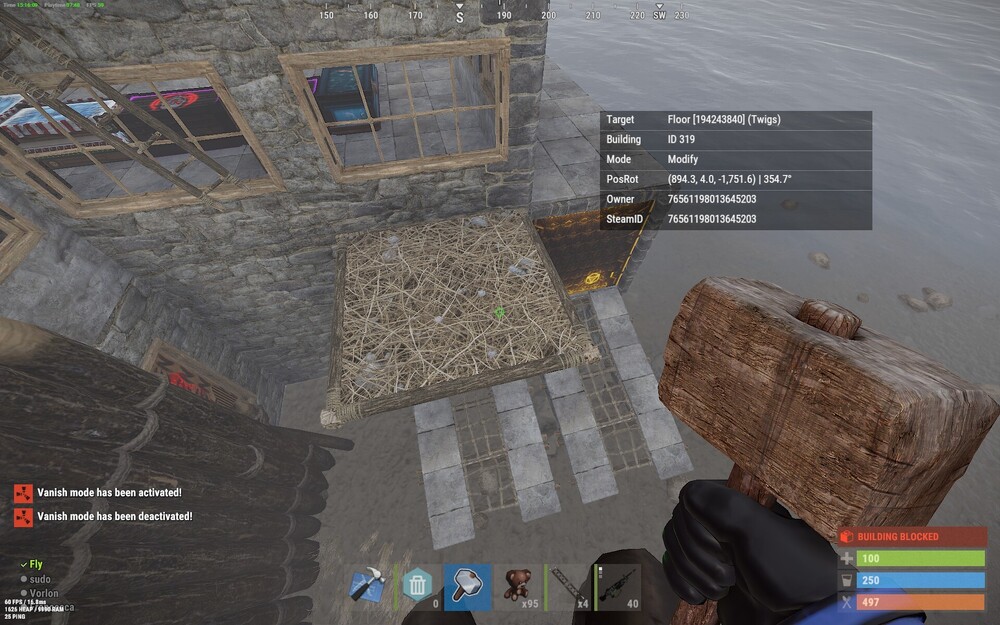Equip the rifle with 40 rounds
This screenshot has height=625, width=1000.
tap(617, 587)
